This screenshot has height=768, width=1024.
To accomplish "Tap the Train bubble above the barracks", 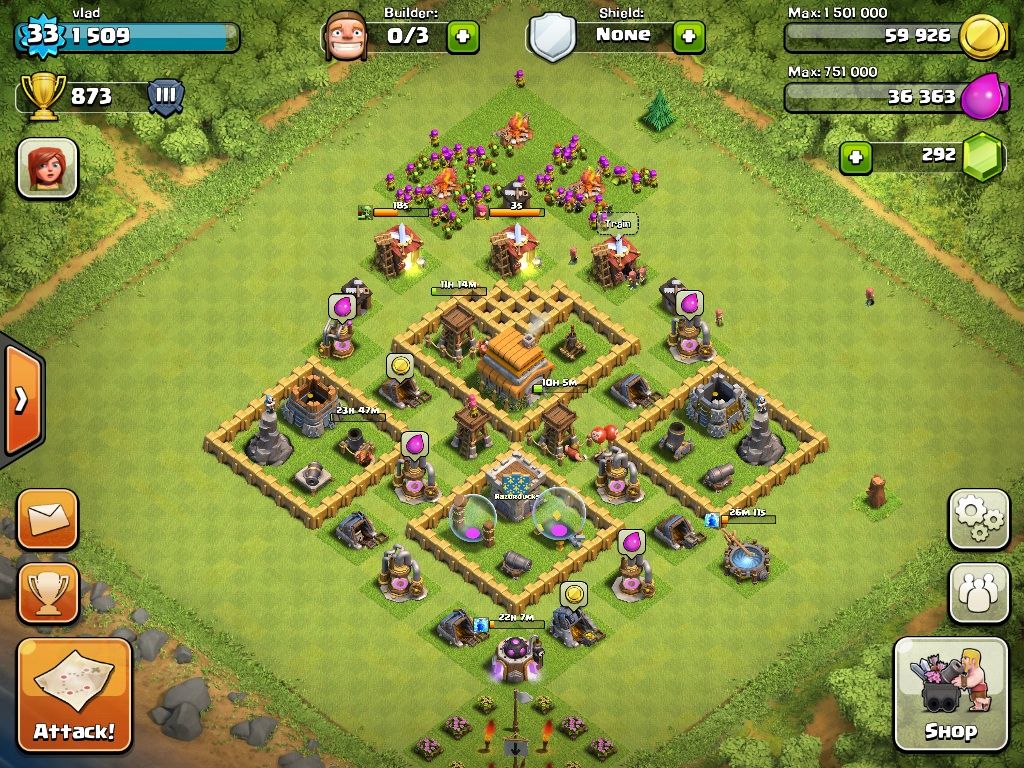I will [x=617, y=224].
